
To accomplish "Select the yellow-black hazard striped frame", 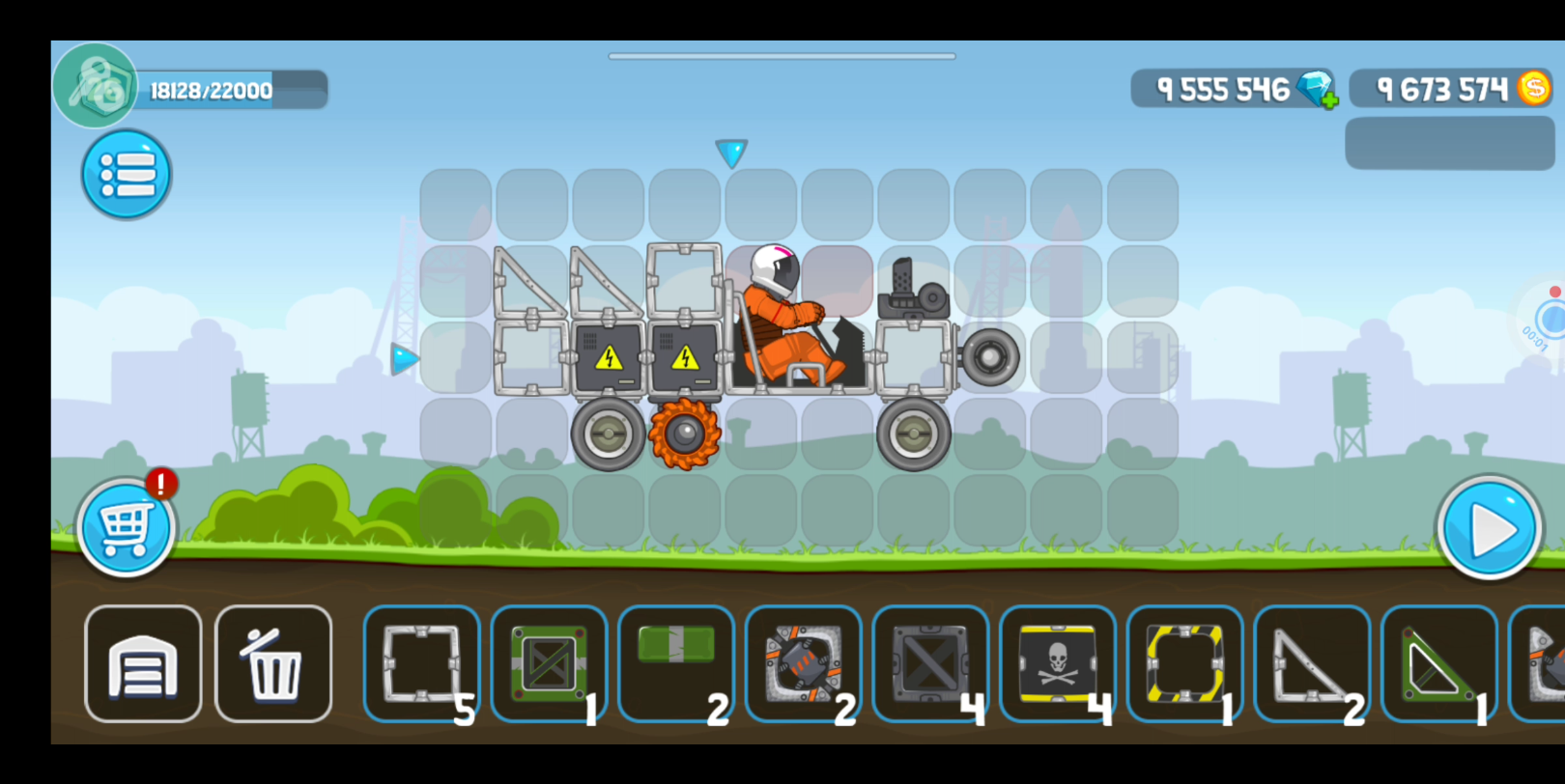I will pyautogui.click(x=1184, y=664).
